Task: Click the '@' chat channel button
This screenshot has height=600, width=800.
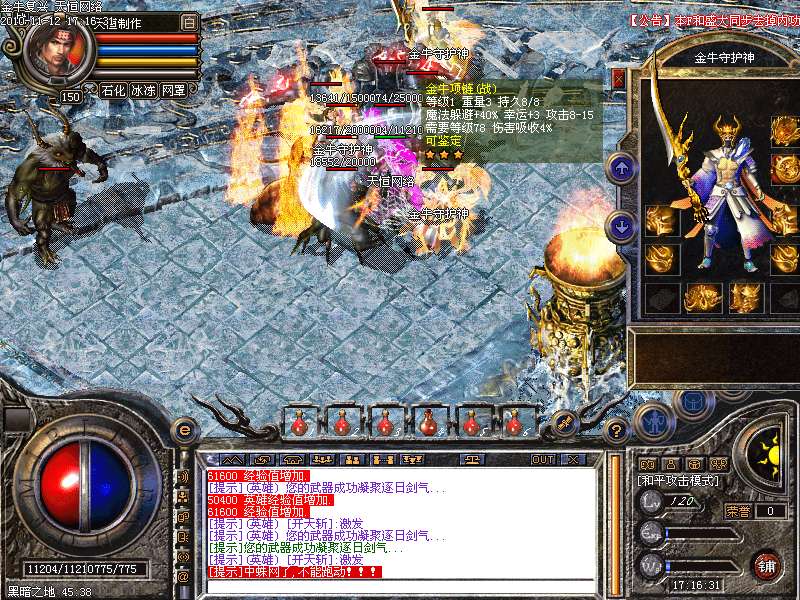Action: [183, 577]
